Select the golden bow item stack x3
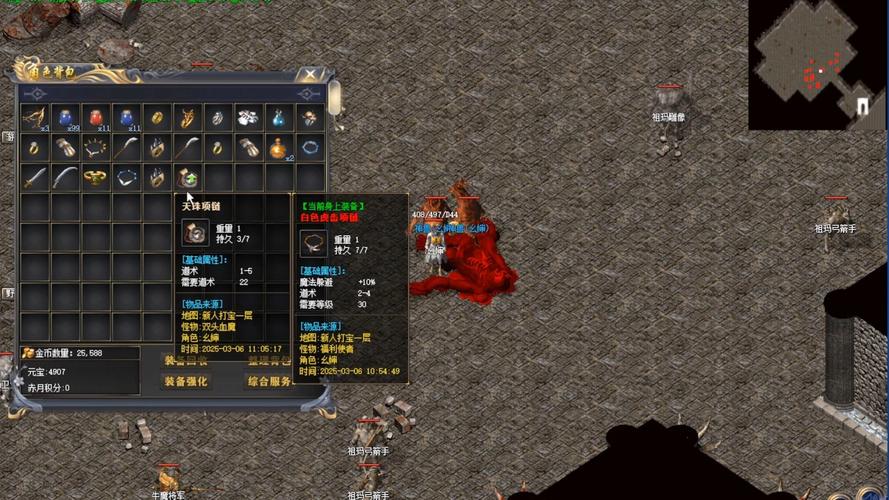 pos(35,118)
